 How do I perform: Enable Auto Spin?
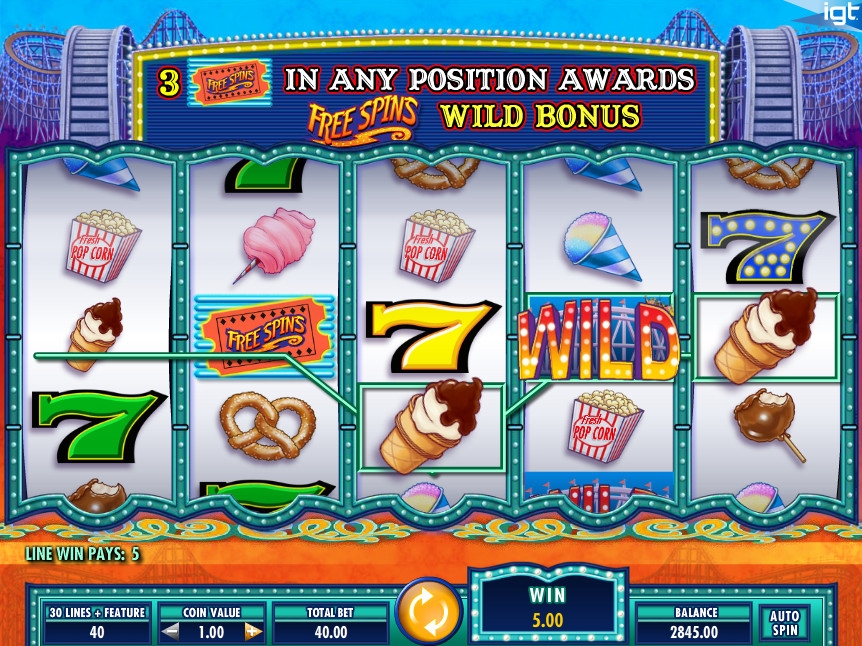(785, 624)
